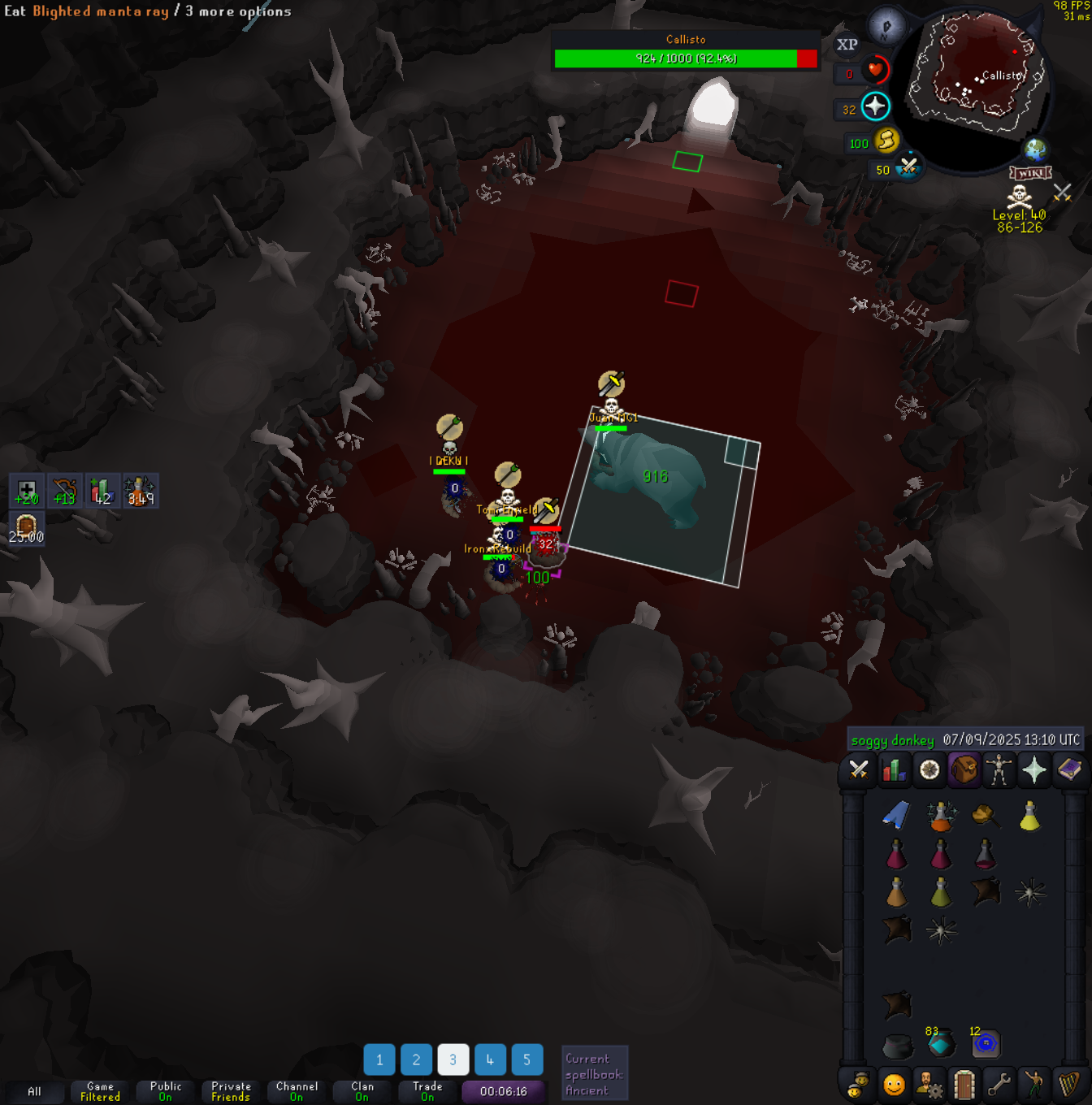Open the Combat Options tab

[858, 769]
